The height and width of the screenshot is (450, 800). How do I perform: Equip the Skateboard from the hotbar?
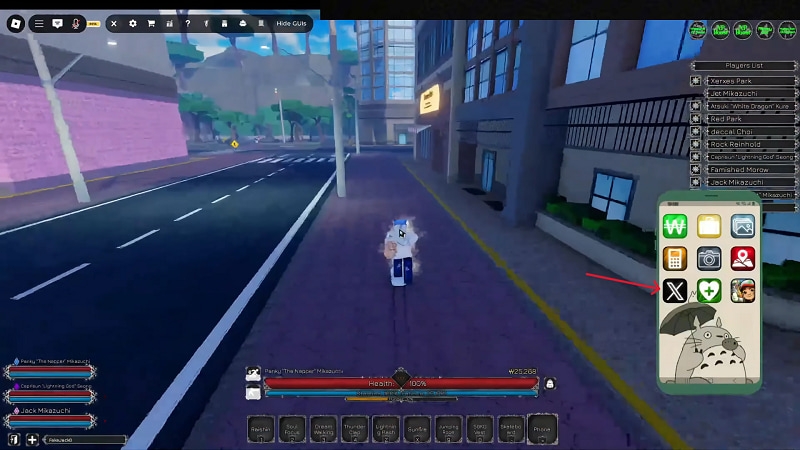(510, 428)
